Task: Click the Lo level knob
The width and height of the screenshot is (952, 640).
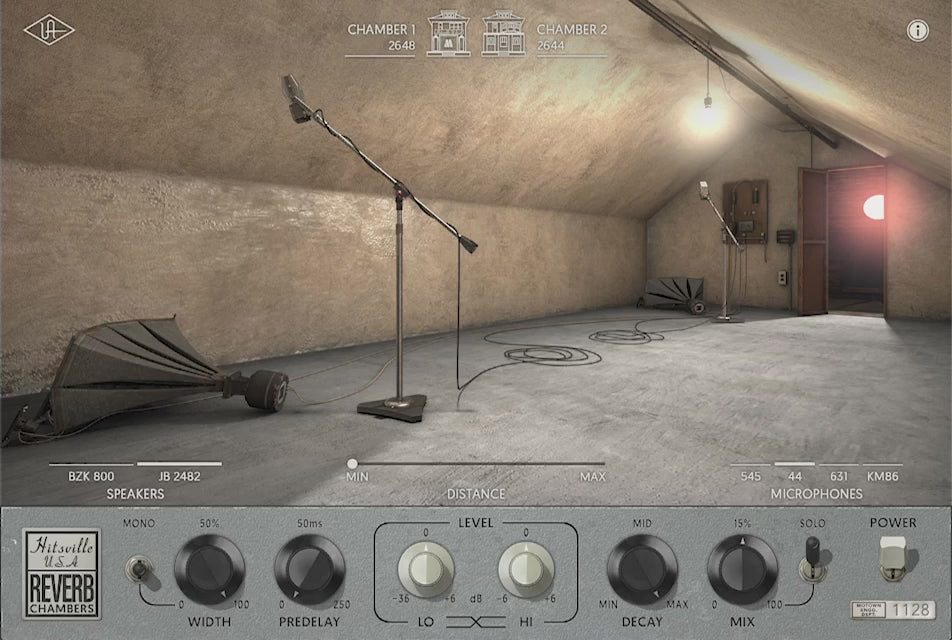Action: pos(426,571)
